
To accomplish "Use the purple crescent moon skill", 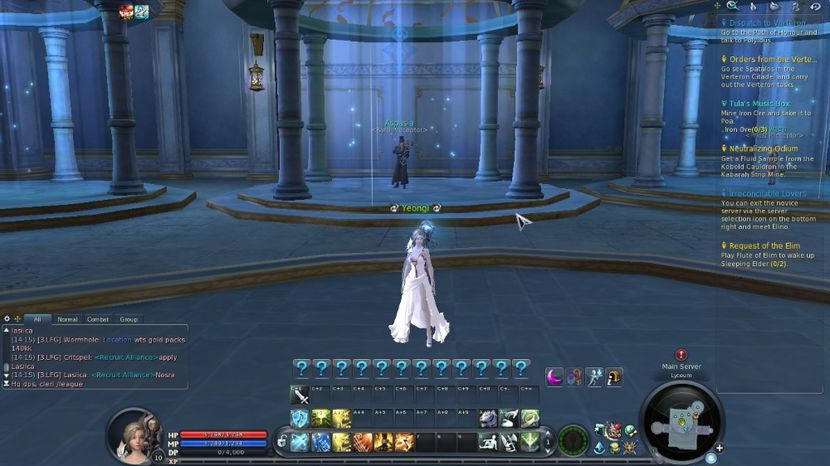I will coord(554,376).
